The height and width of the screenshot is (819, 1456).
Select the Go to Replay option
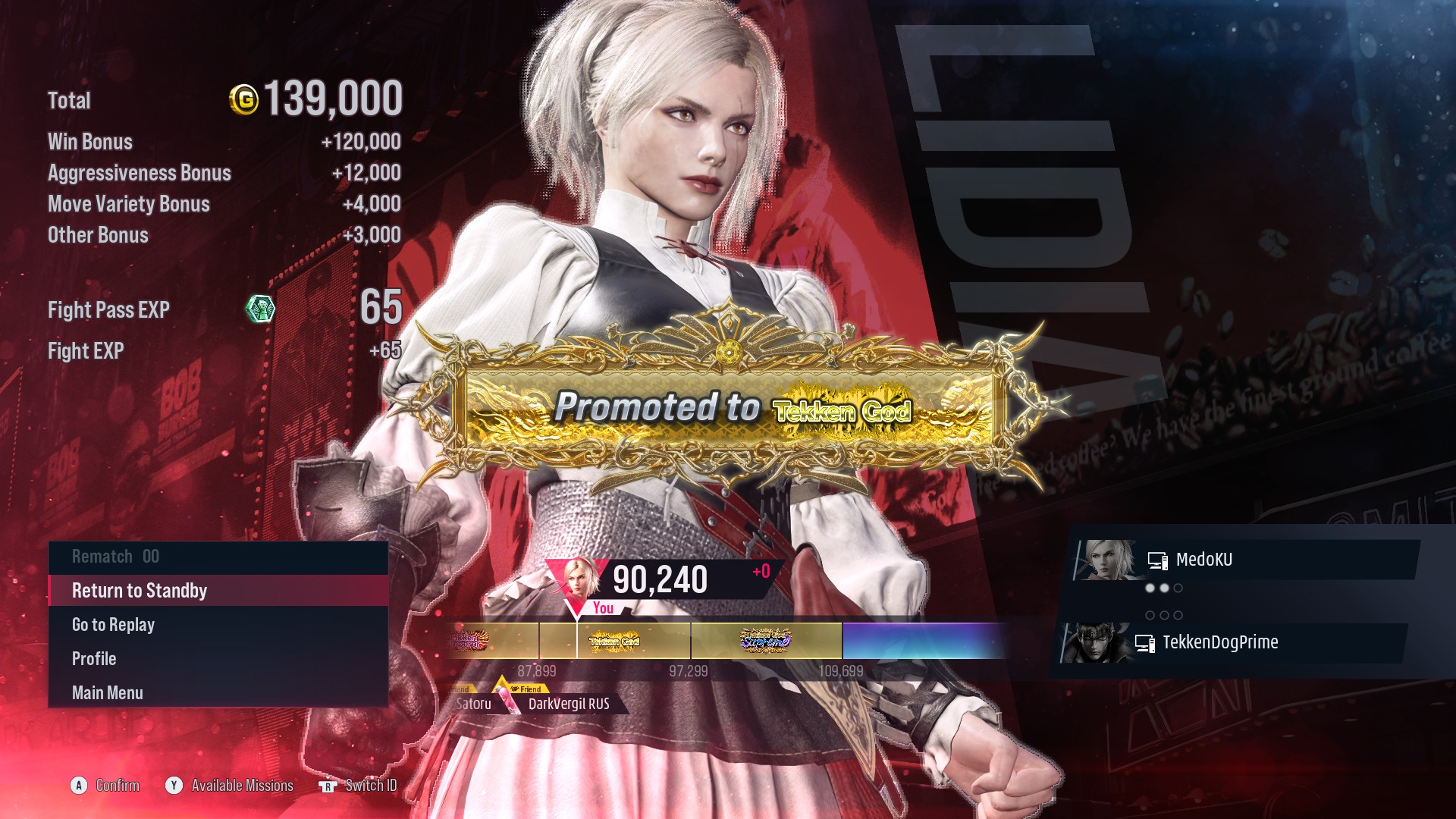click(113, 624)
